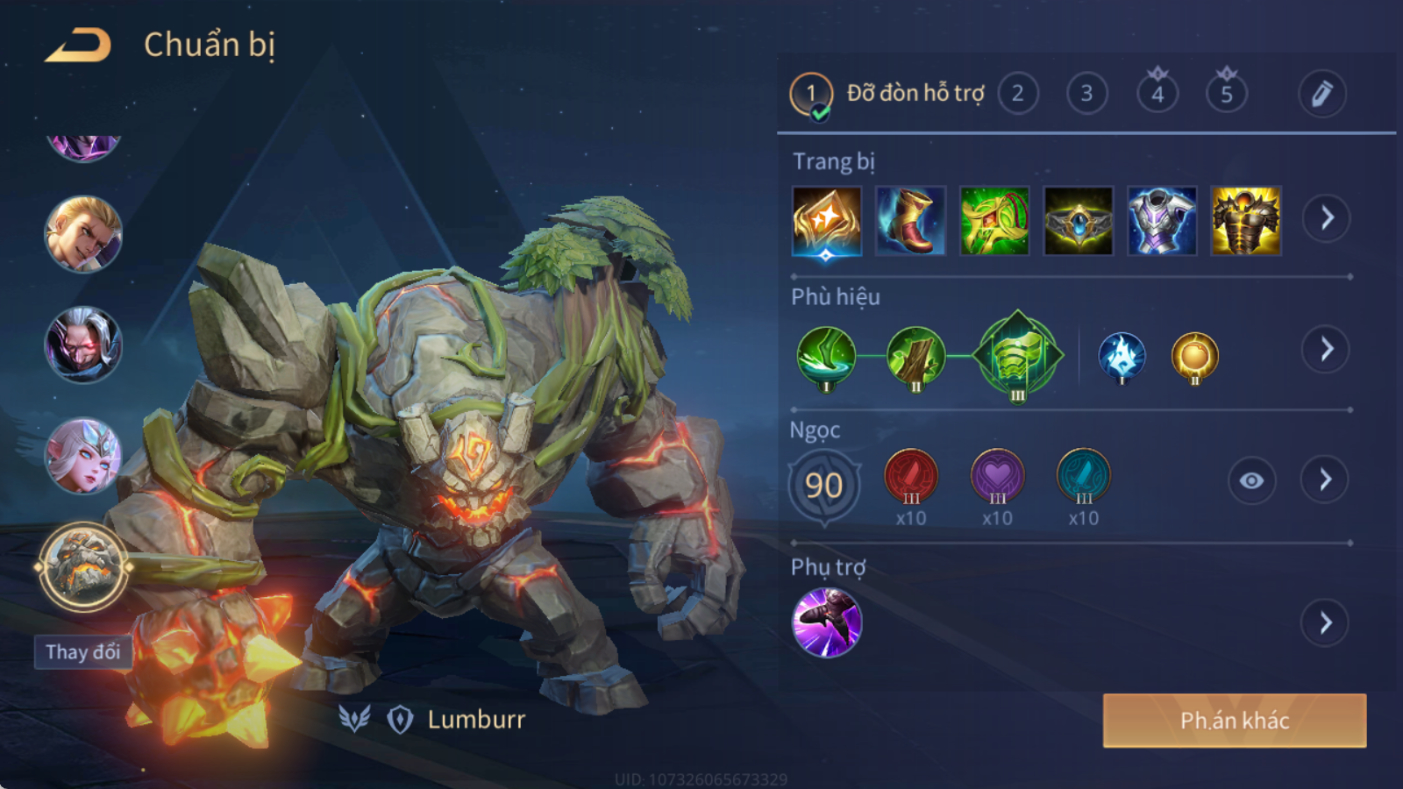Change the Phụ trợ support skill arrow
1403x789 pixels.
(1325, 623)
